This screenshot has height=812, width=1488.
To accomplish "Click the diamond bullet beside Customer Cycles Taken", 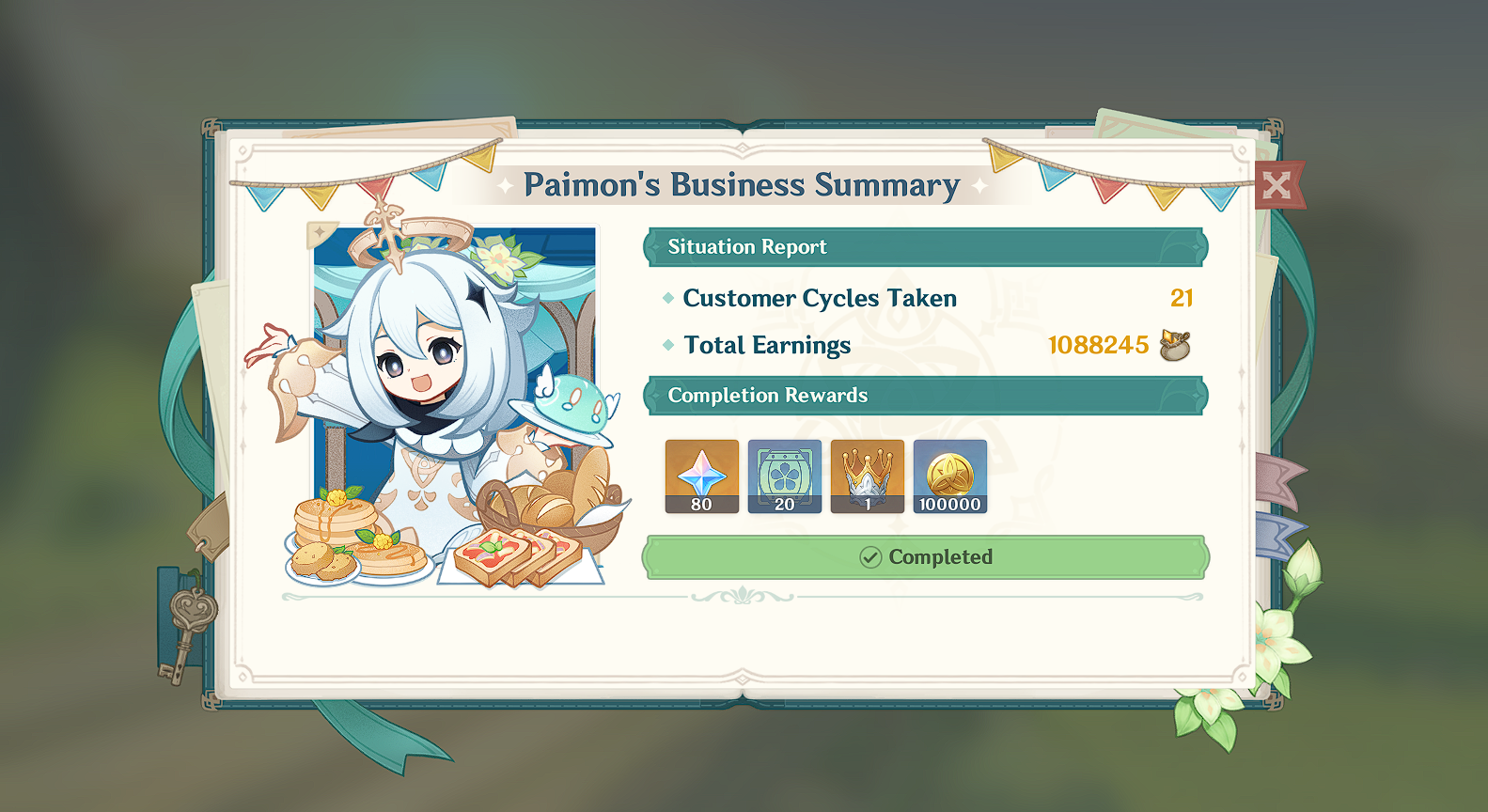I will [x=668, y=299].
